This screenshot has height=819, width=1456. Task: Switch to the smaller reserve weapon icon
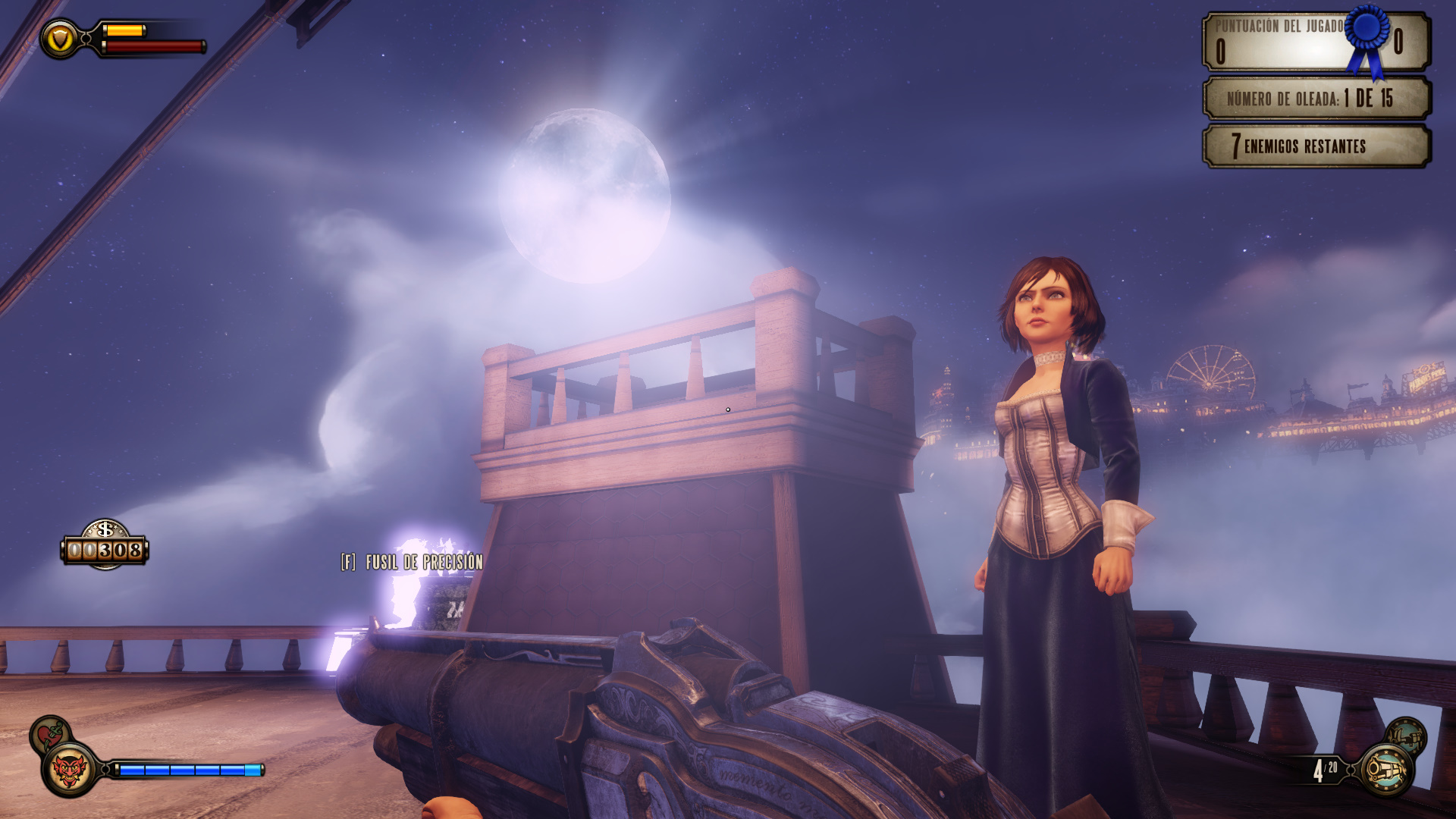(1407, 736)
